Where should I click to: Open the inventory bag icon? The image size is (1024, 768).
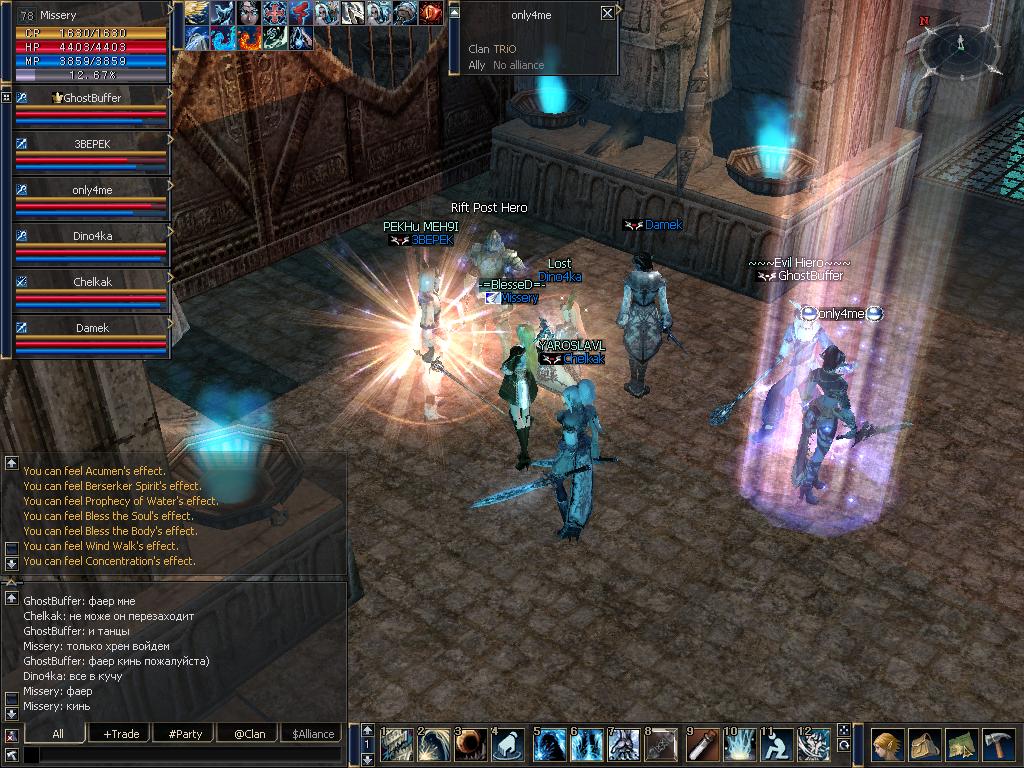click(x=924, y=745)
